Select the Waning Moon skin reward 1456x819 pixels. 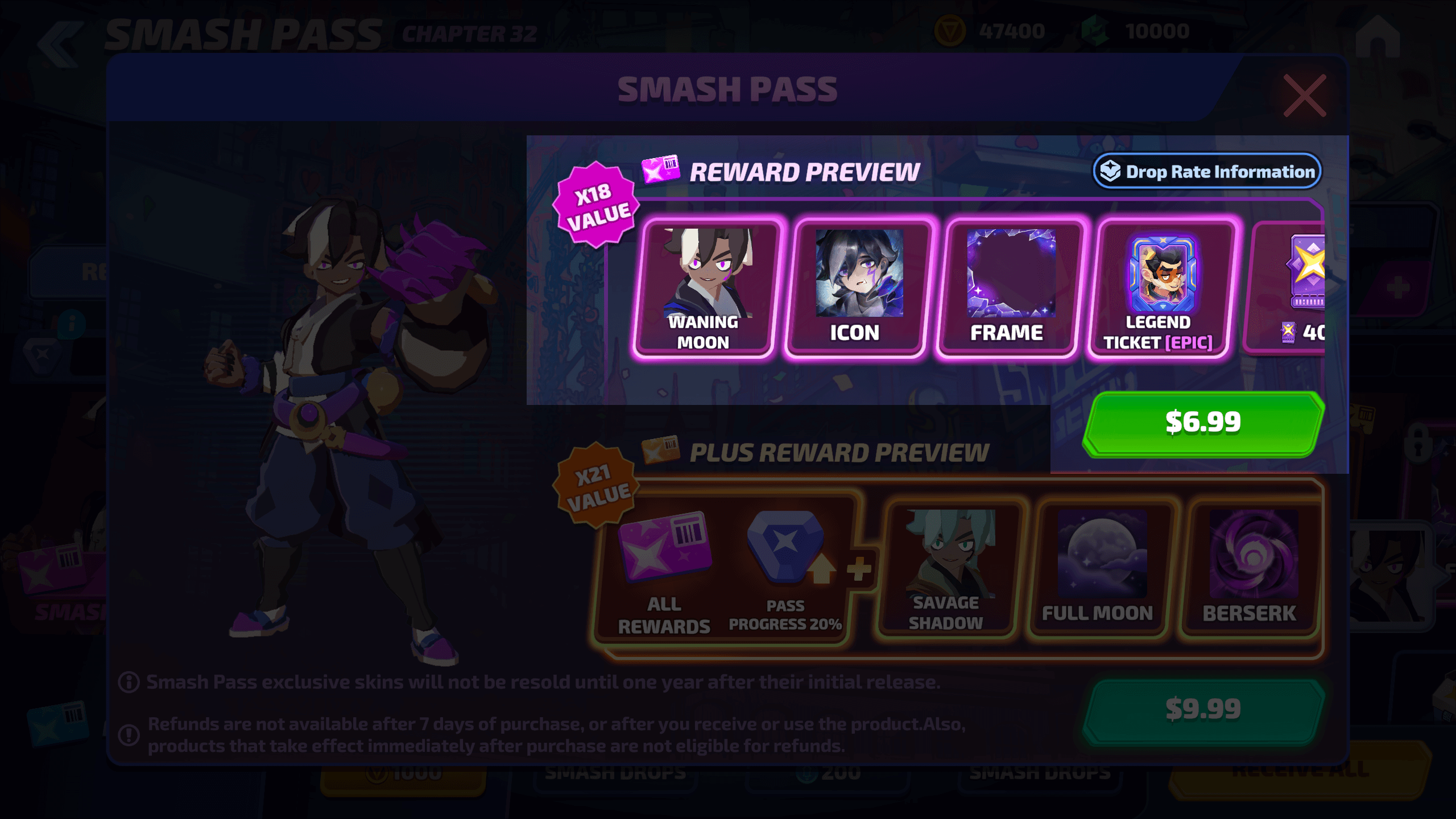click(705, 289)
